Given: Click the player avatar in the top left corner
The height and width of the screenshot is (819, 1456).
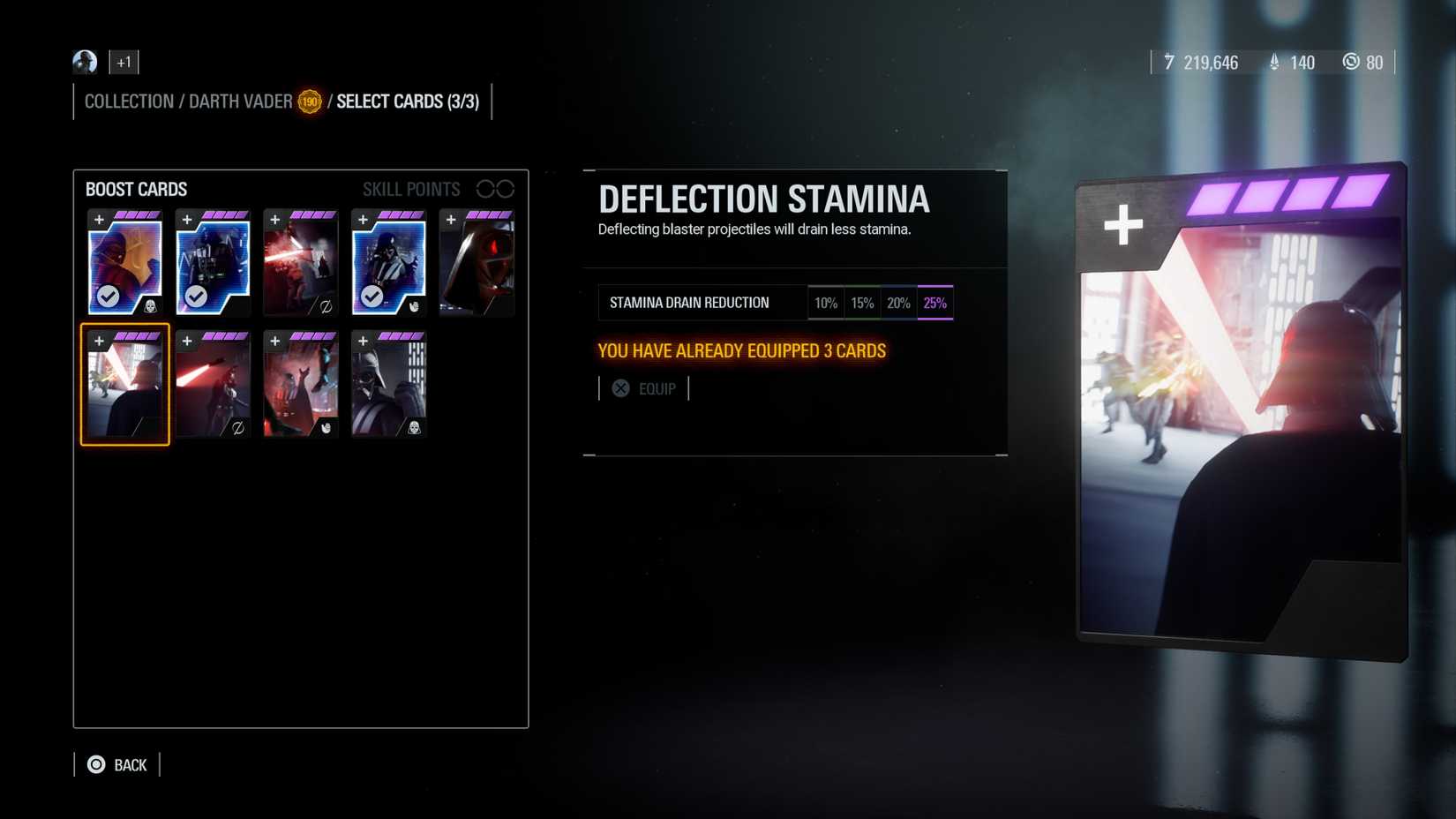Looking at the screenshot, I should [85, 62].
